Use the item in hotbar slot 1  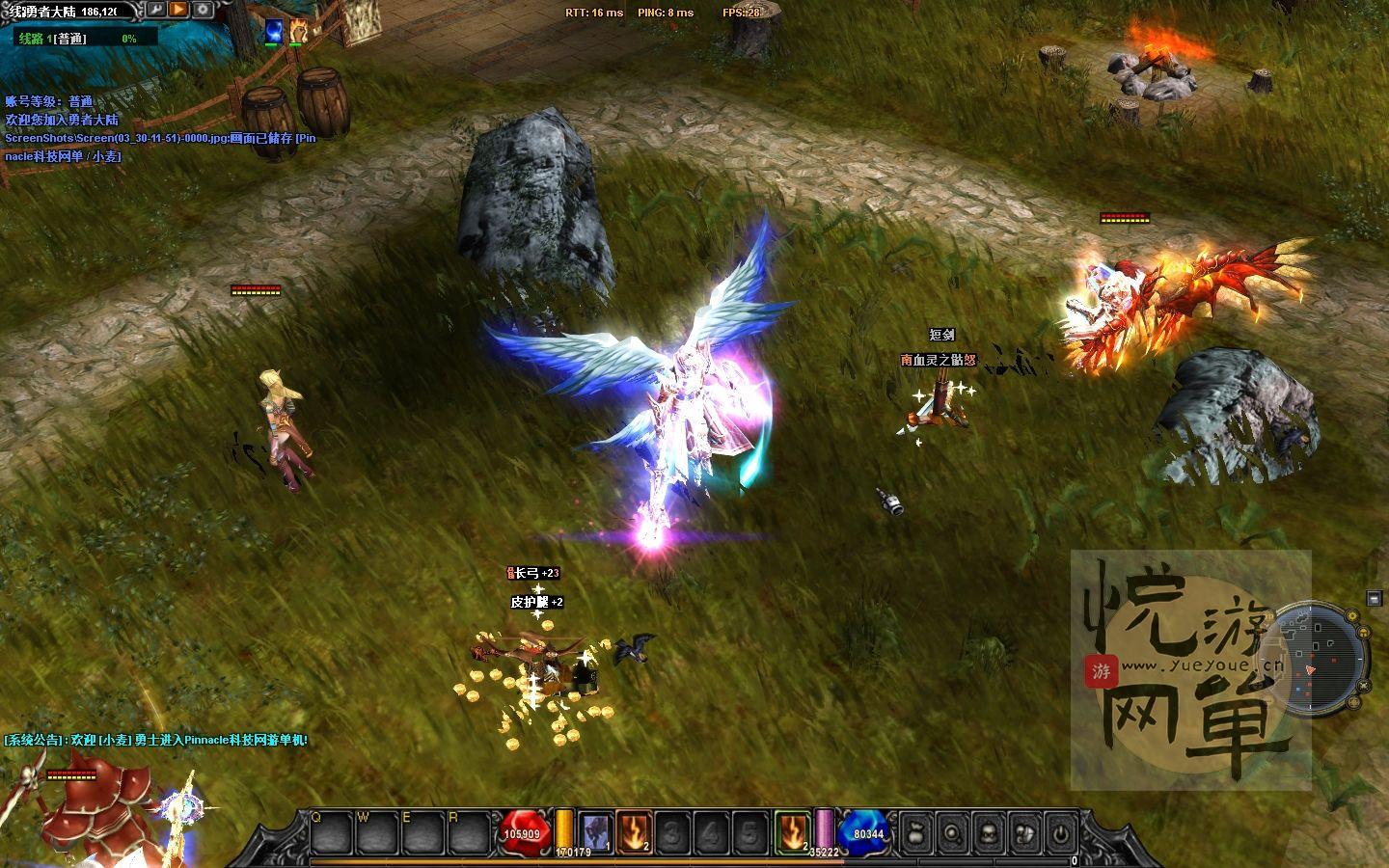pos(595,831)
